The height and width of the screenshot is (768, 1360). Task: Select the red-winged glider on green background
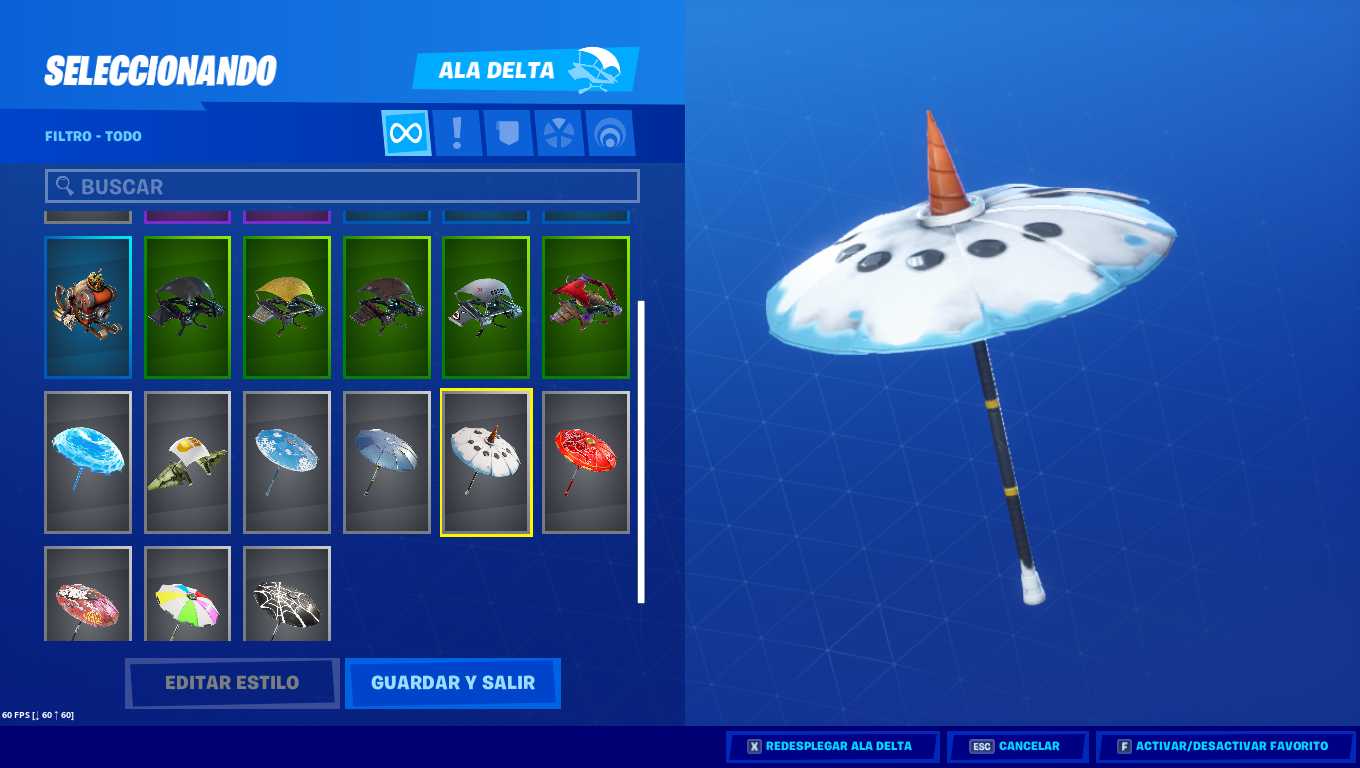[x=586, y=308]
